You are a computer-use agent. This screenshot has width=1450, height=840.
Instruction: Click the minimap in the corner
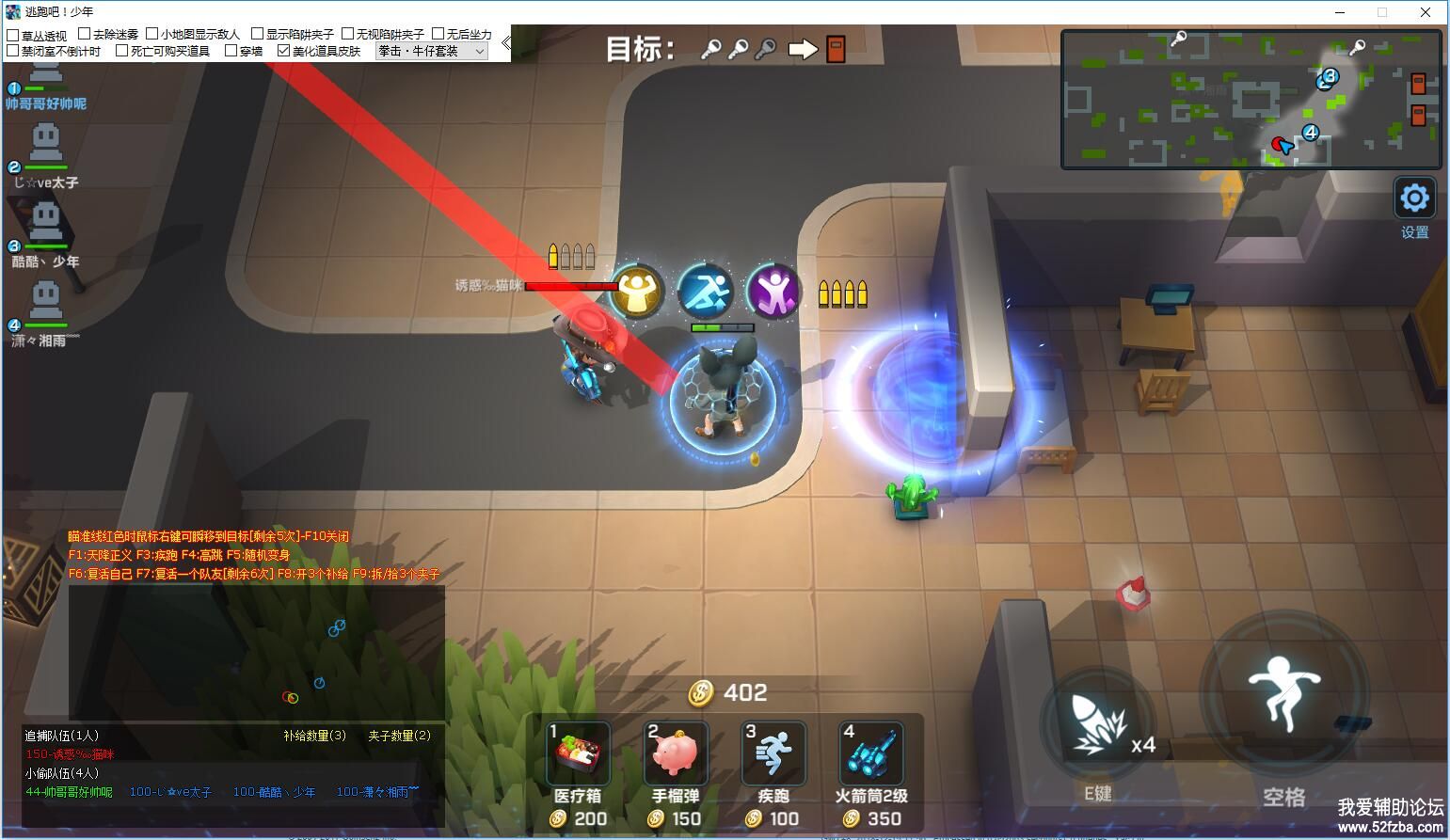click(1251, 100)
